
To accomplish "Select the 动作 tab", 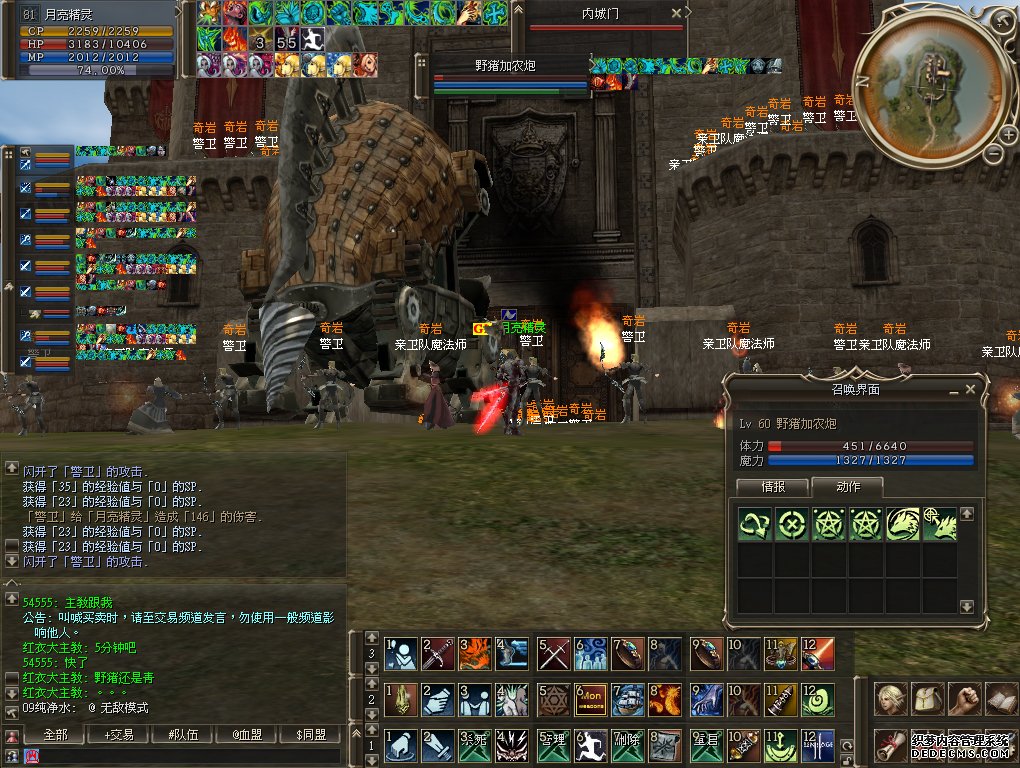I will [x=847, y=487].
